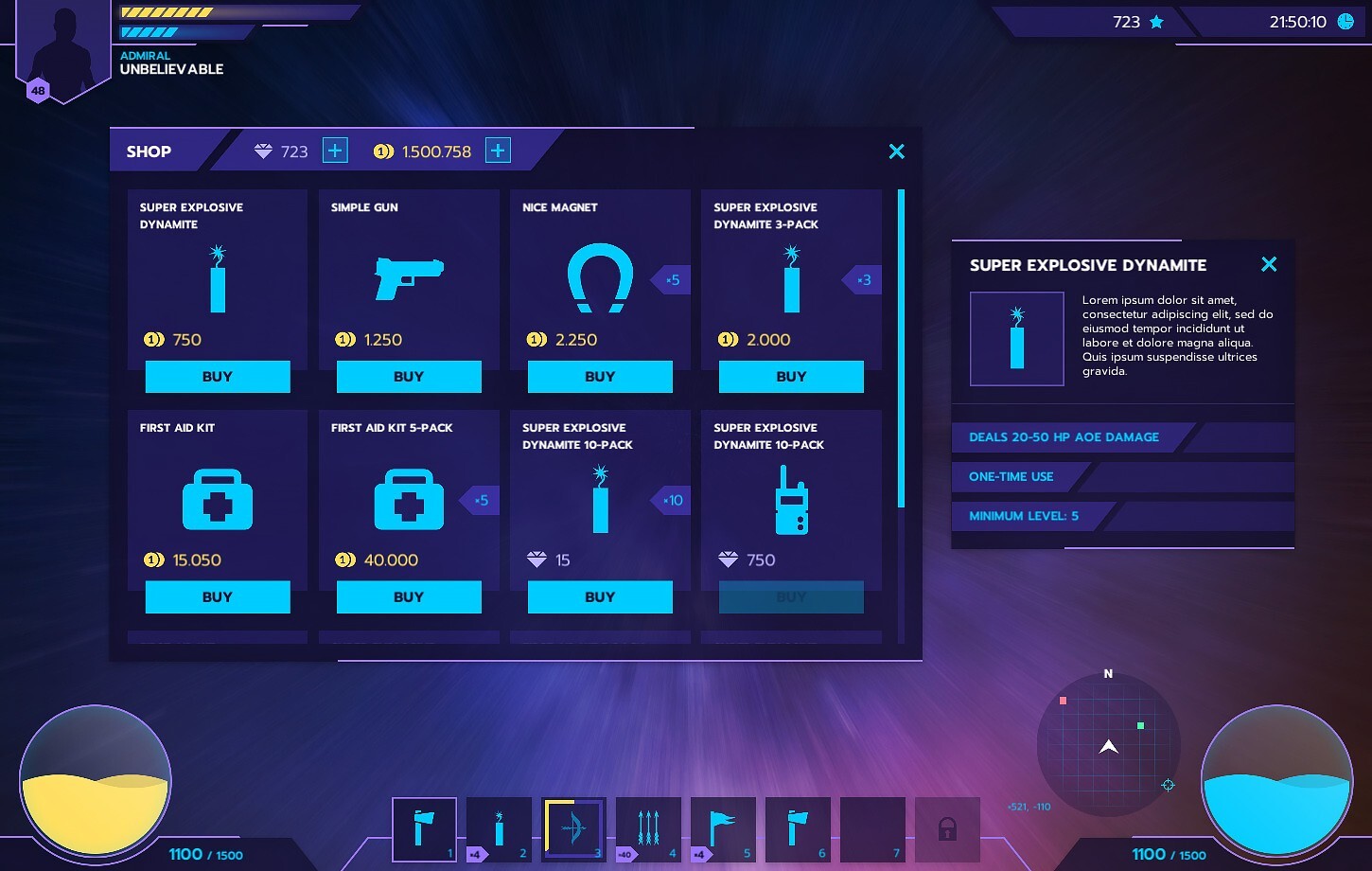The width and height of the screenshot is (1372, 871).
Task: Select the bow in hotbar slot 3
Action: point(573,828)
